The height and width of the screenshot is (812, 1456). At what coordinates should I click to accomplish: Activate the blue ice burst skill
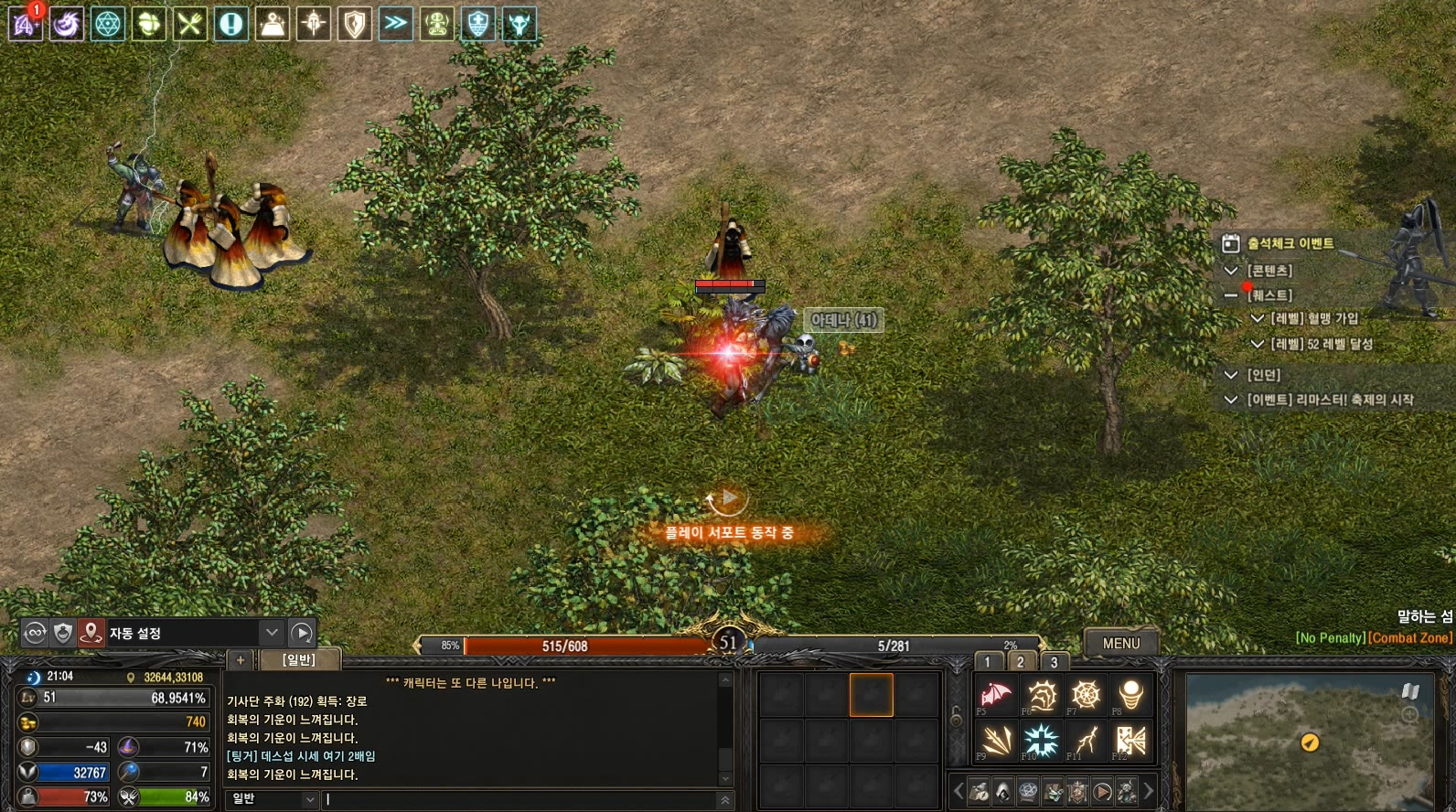pyautogui.click(x=1041, y=741)
